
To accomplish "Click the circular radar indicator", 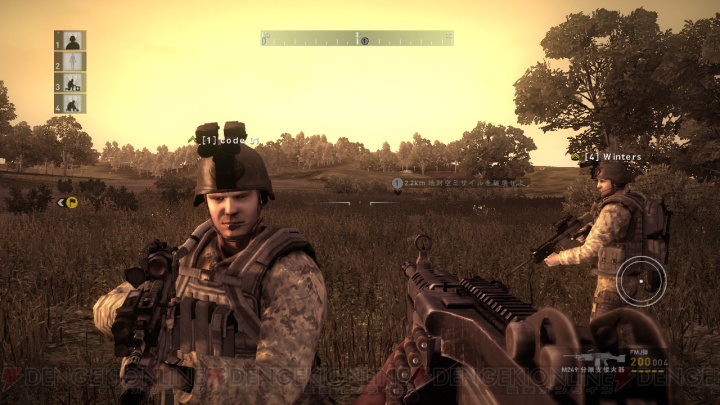I will pyautogui.click(x=640, y=282).
